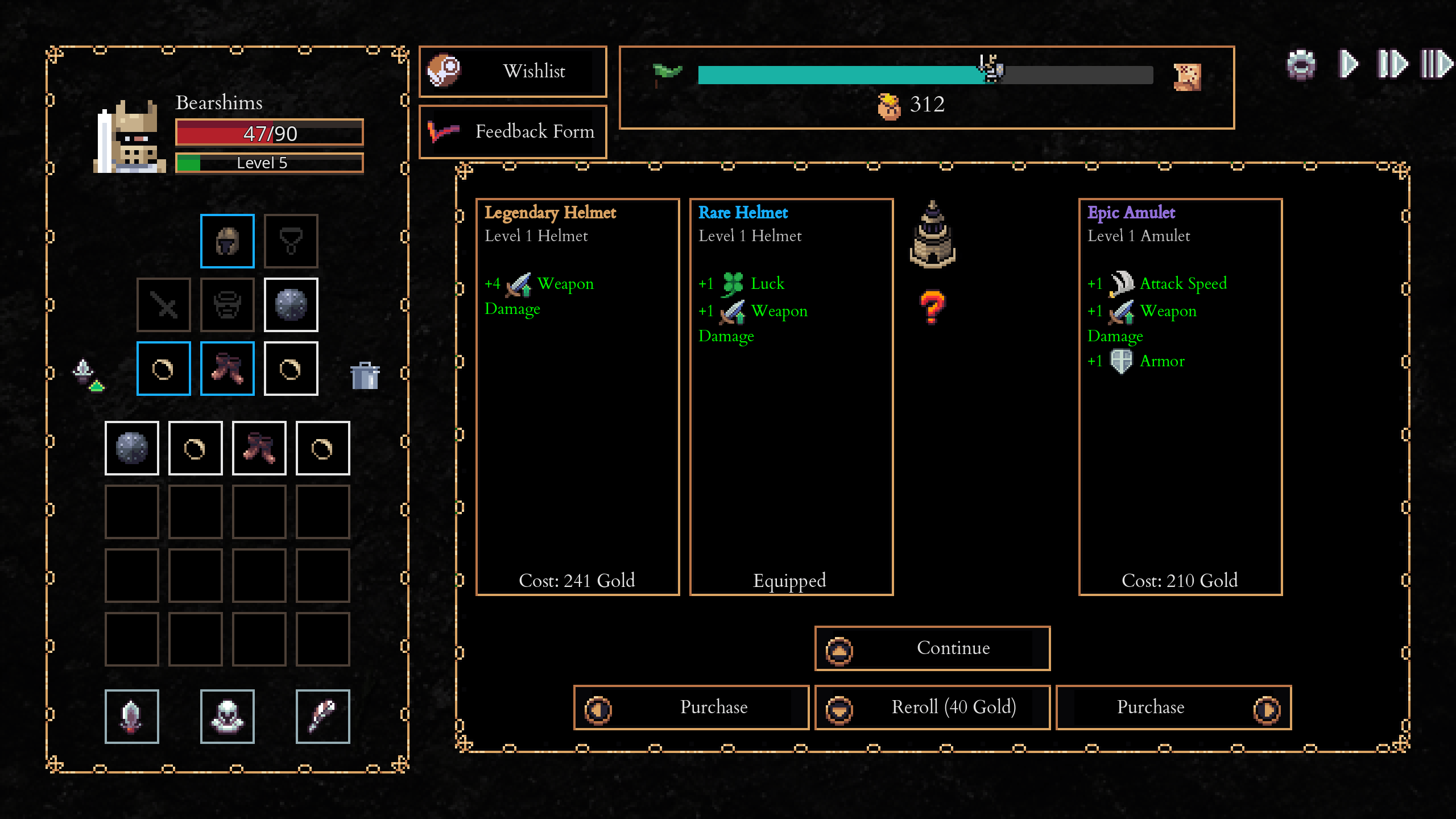This screenshot has height=819, width=1456.
Task: Open the gear settings icon
Action: click(1301, 64)
